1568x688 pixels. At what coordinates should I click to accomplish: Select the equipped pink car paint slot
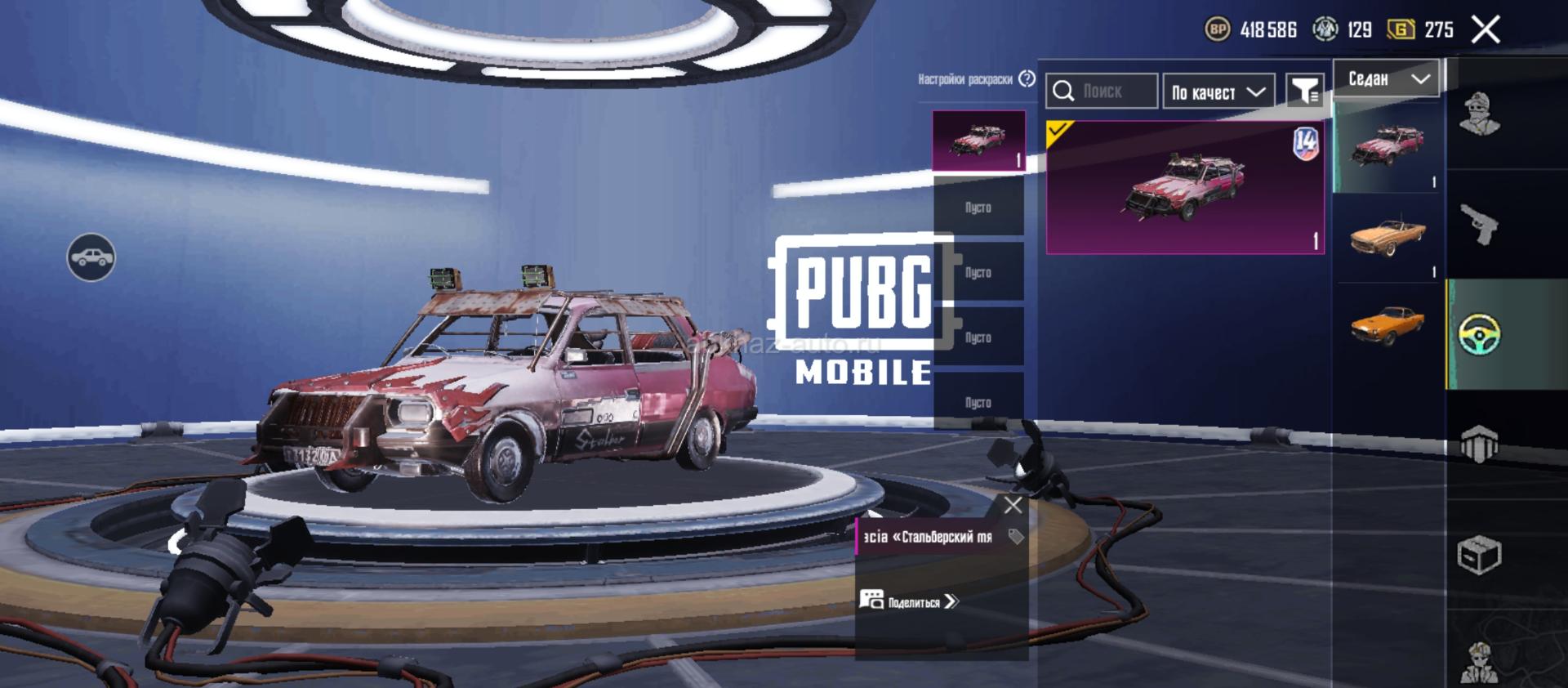tap(978, 141)
